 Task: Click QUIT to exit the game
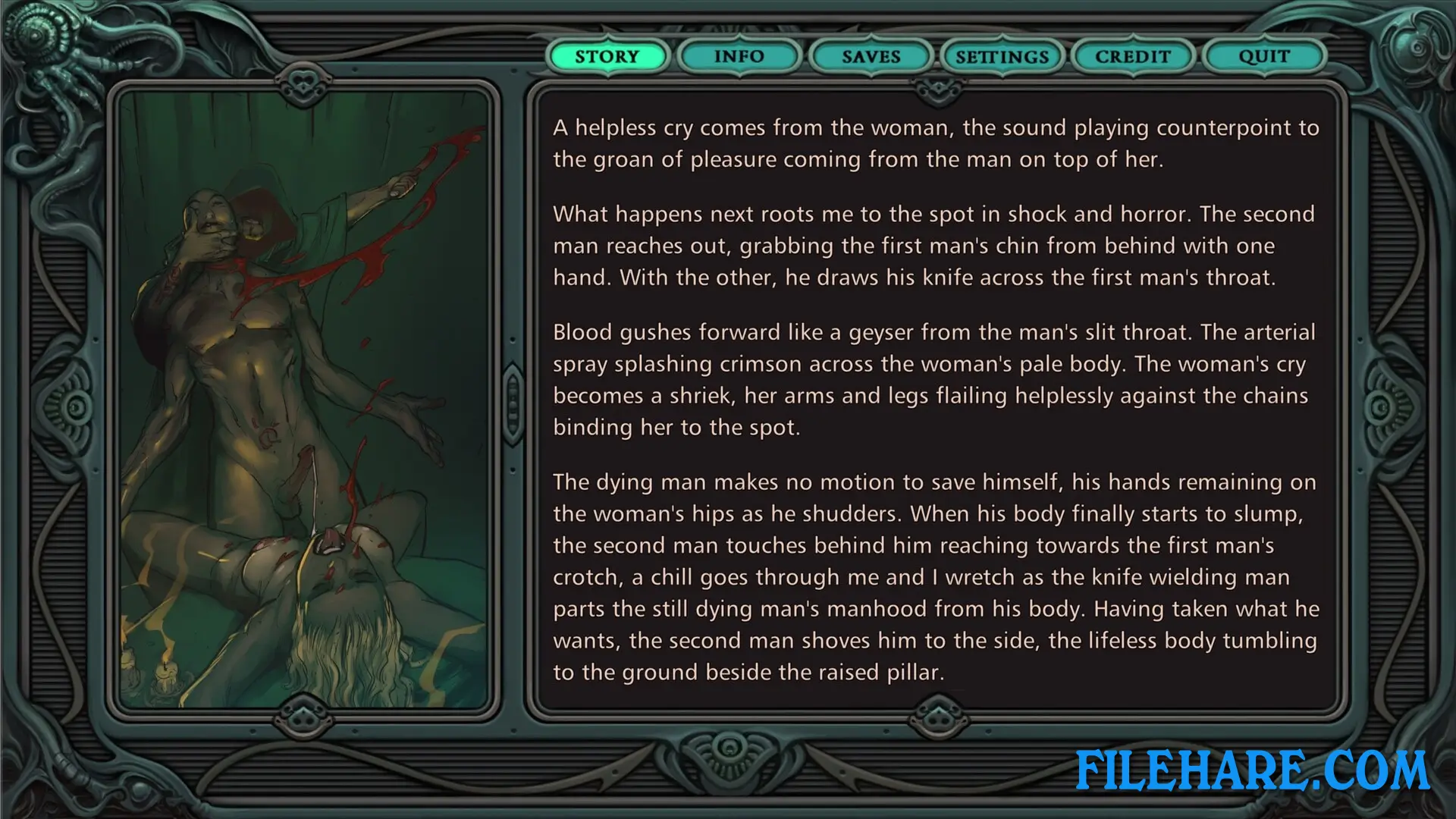1263,55
